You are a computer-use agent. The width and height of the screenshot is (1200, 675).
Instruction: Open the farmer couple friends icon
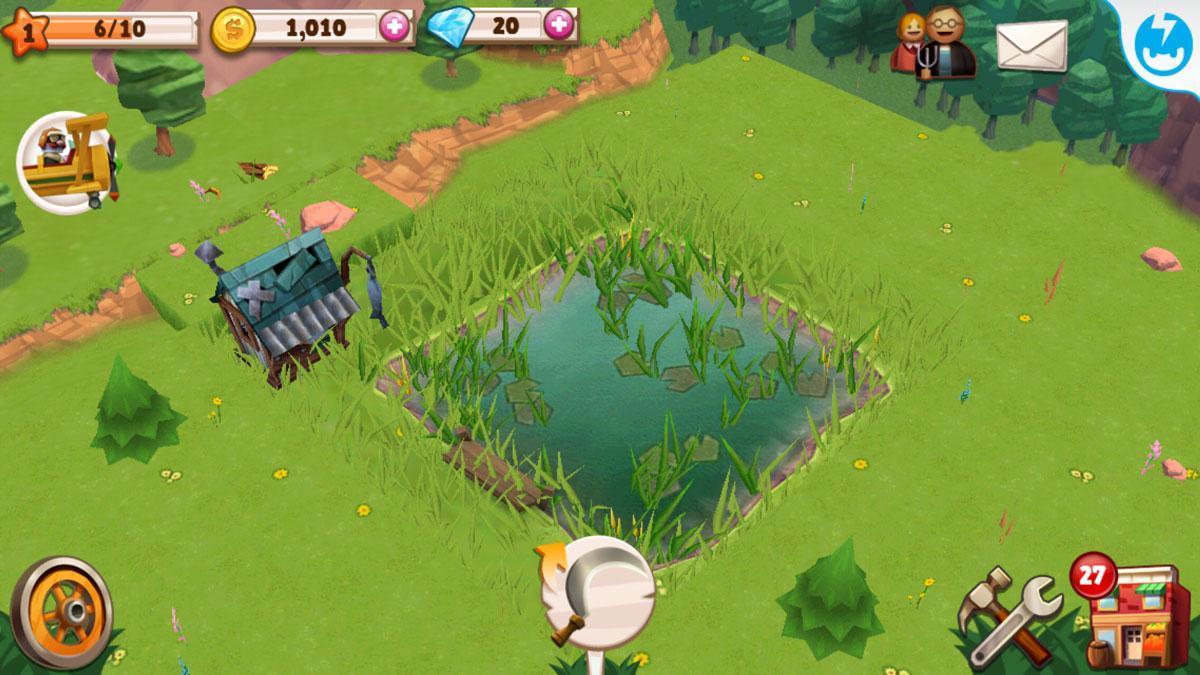(932, 44)
